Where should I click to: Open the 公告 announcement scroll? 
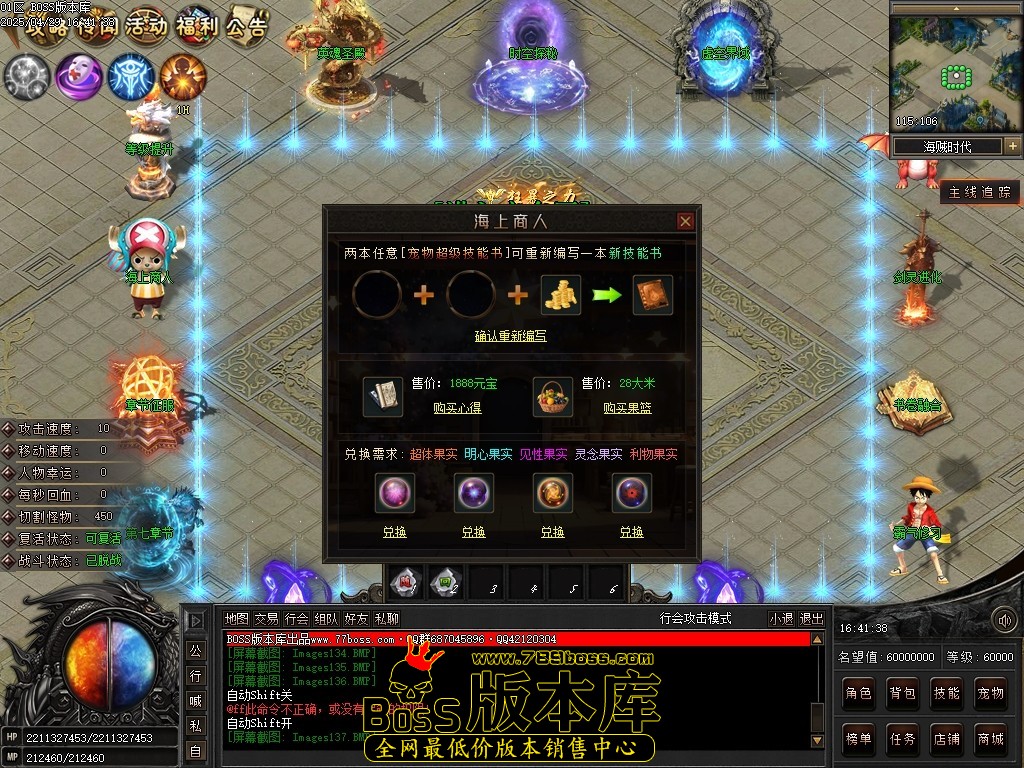click(x=246, y=25)
